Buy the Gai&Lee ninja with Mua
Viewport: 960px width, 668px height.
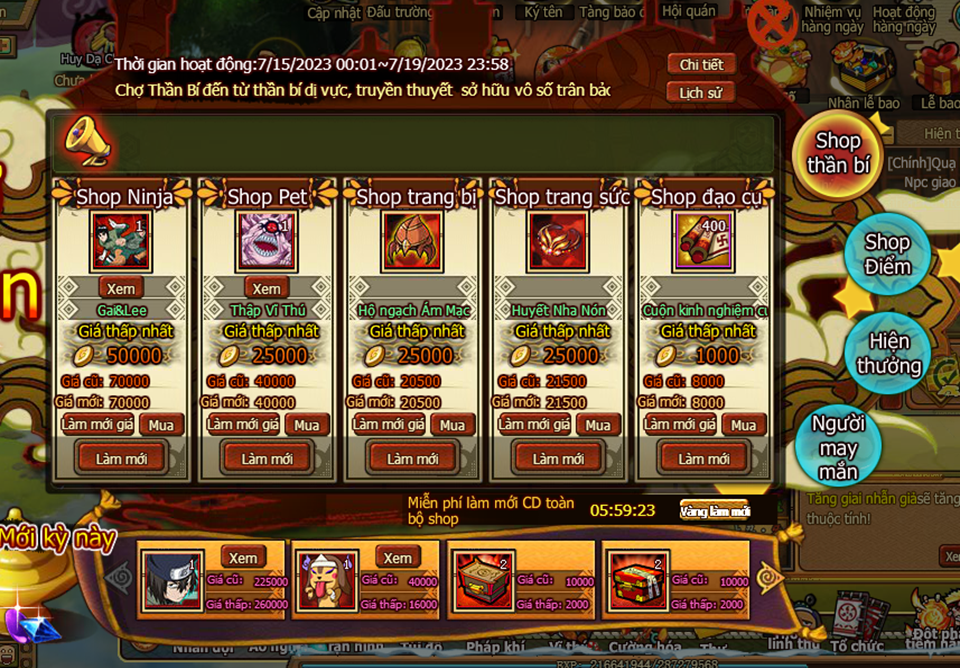pyautogui.click(x=161, y=425)
